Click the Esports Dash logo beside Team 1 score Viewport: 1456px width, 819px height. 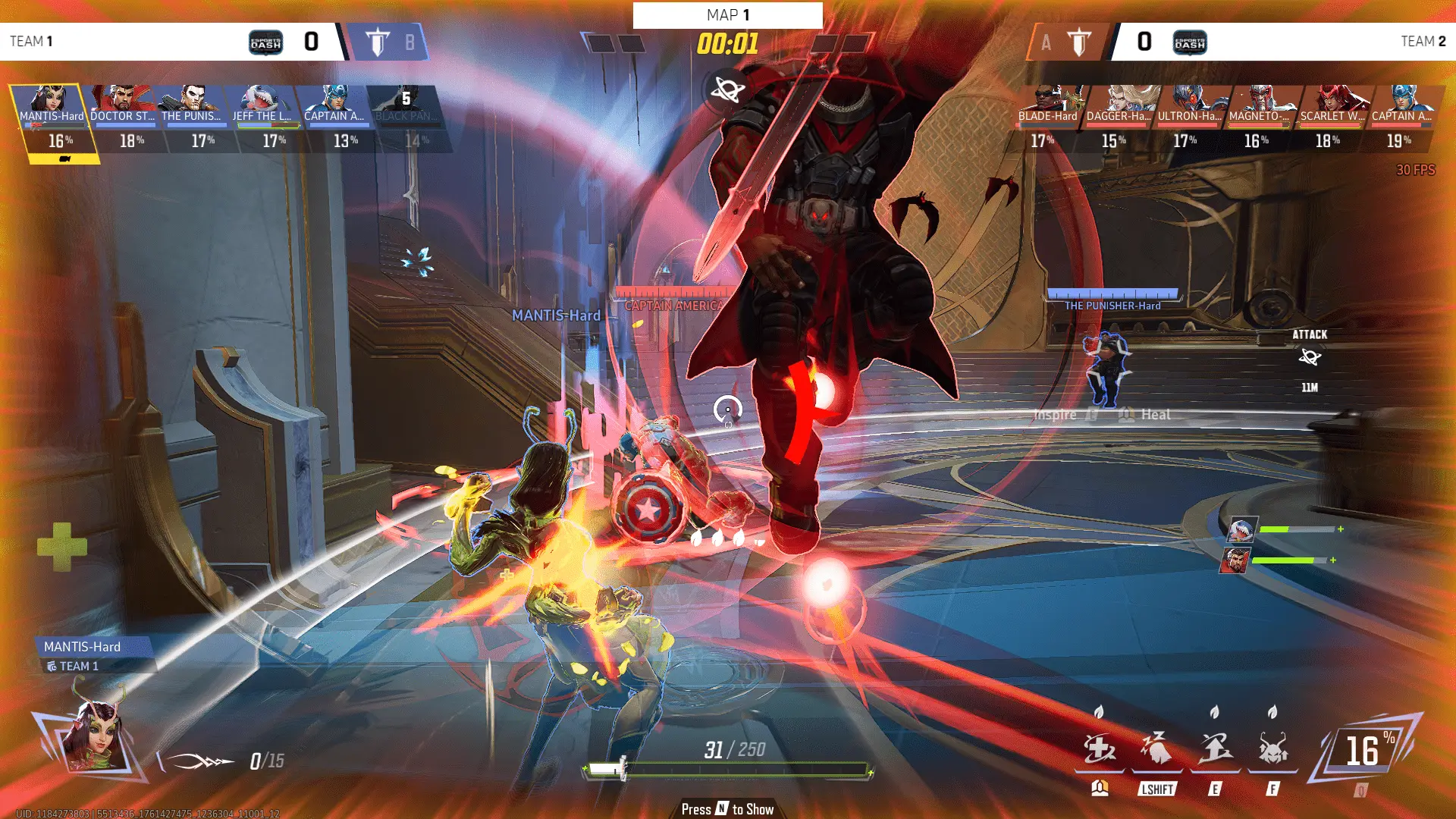264,42
